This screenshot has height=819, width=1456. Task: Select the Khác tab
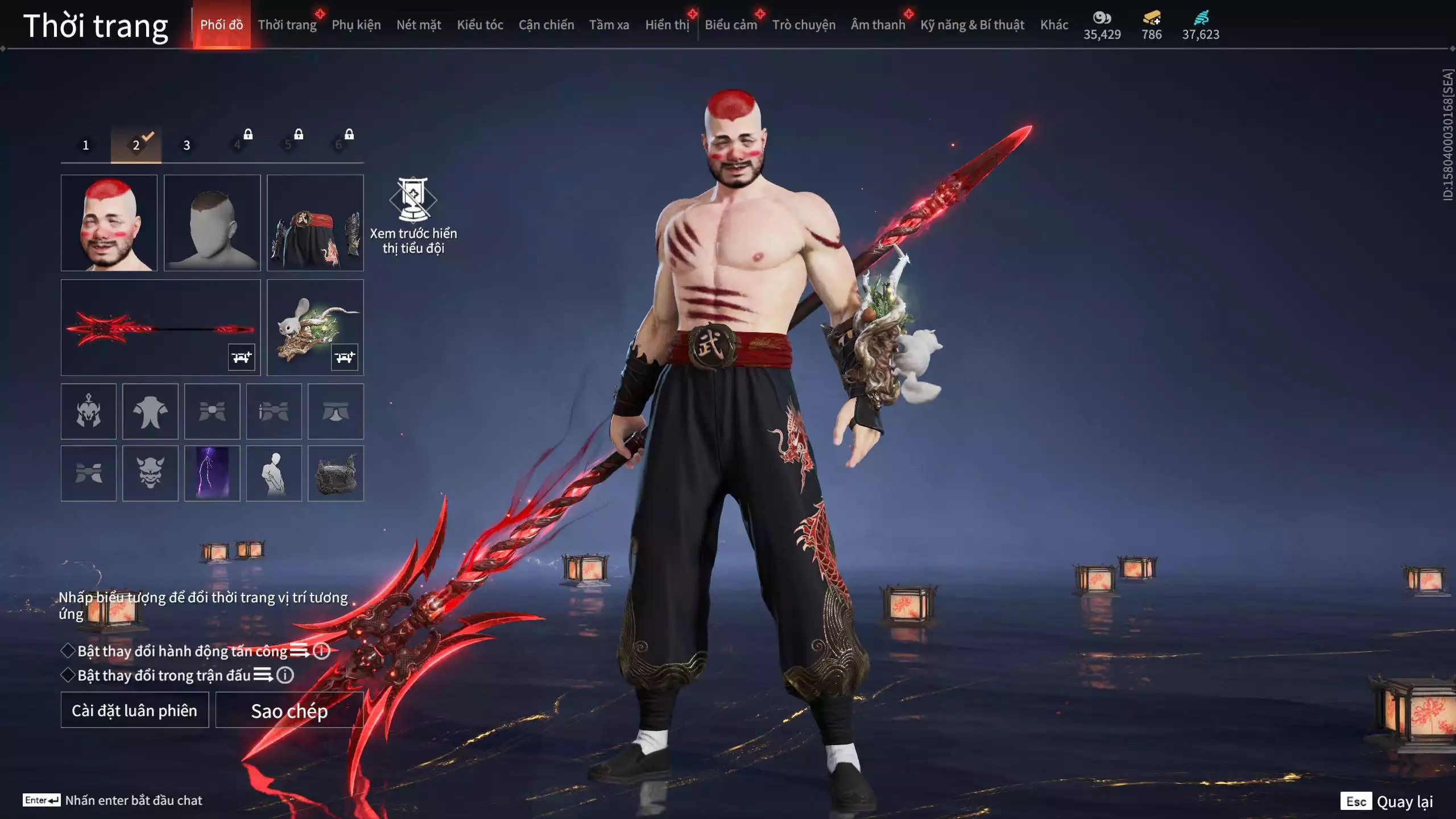pos(1054,25)
